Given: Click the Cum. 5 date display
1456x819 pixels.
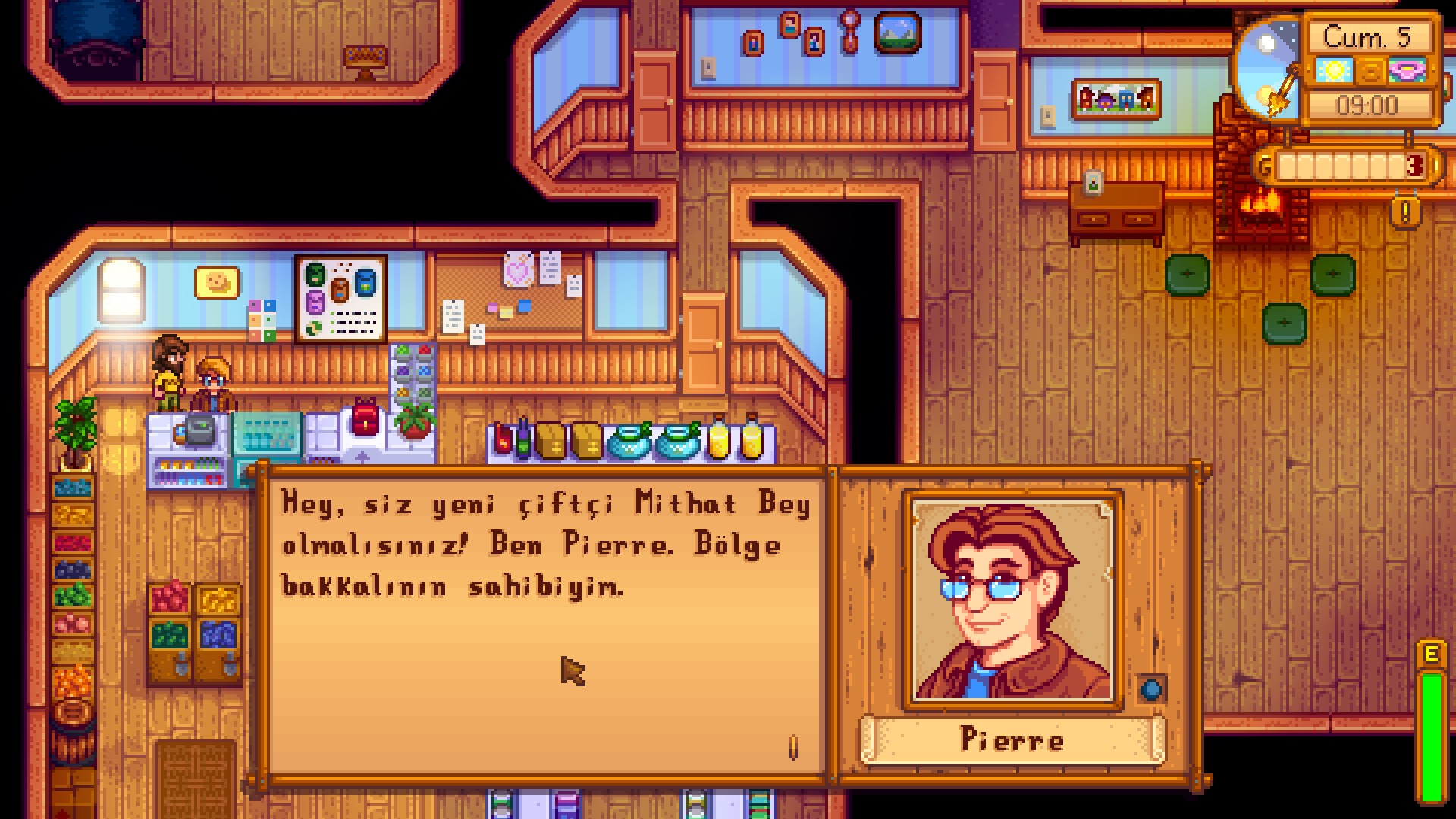Looking at the screenshot, I should point(1368,38).
